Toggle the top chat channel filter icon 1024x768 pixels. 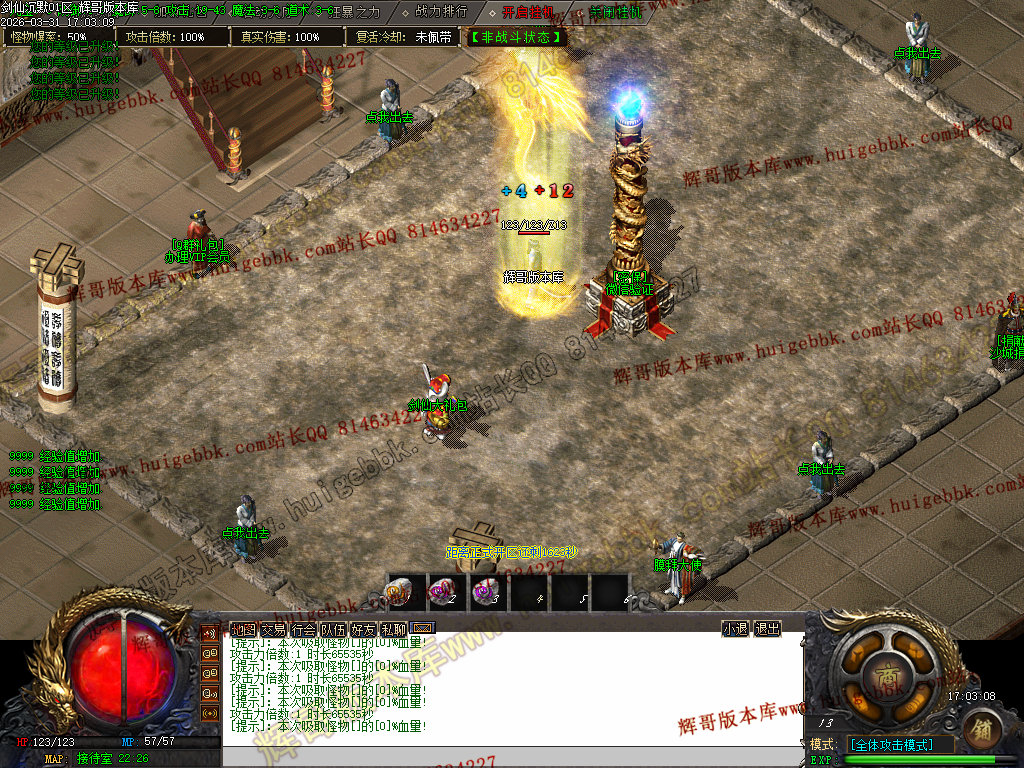tap(210, 632)
